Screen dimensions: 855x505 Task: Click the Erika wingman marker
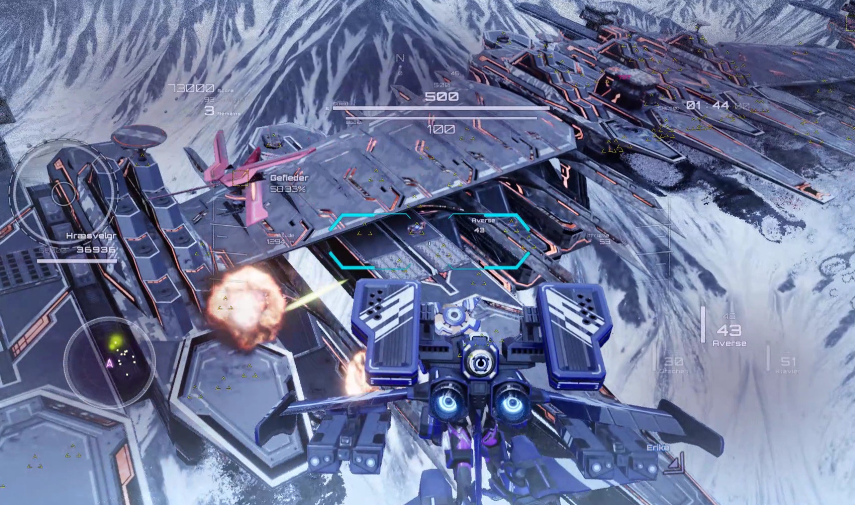657,447
